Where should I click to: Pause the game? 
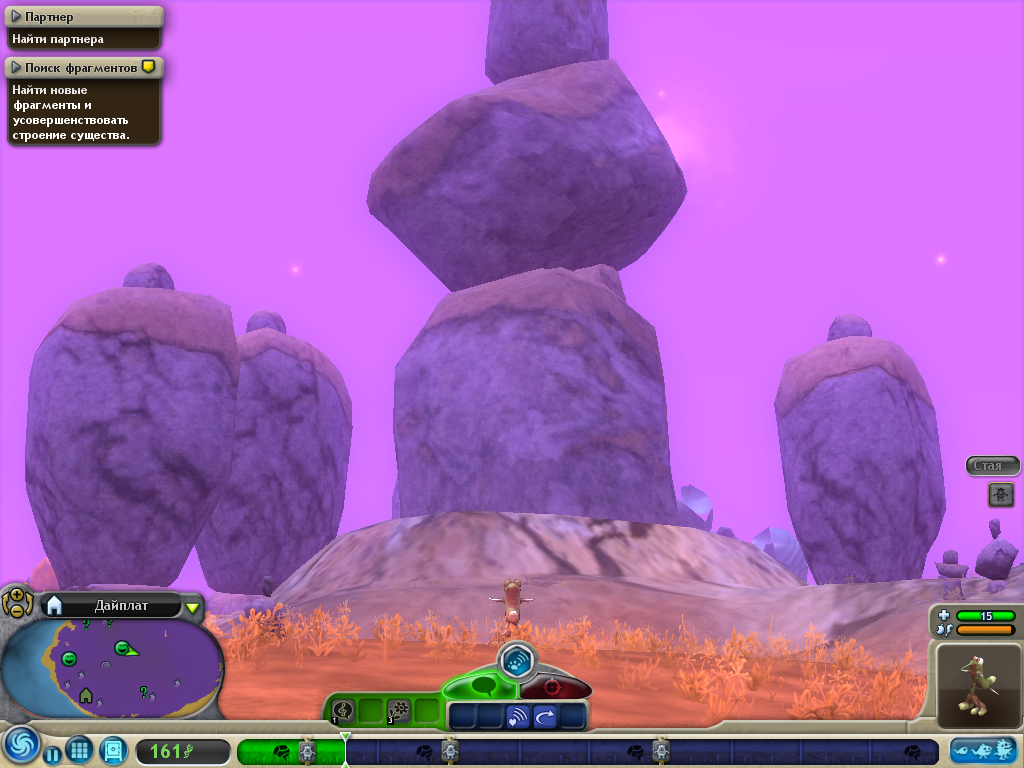[53, 753]
